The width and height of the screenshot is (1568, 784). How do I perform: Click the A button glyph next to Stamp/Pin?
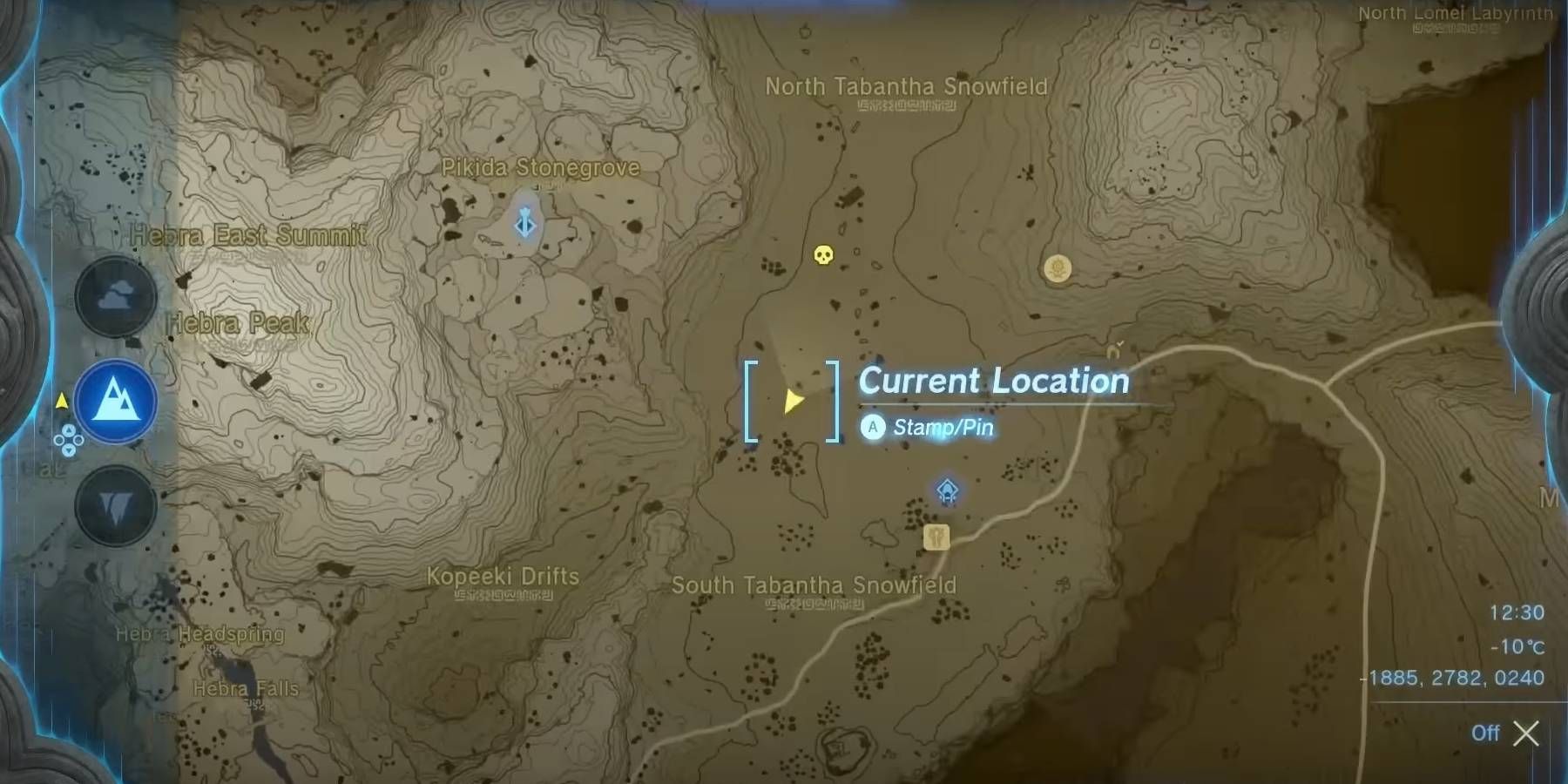click(x=871, y=428)
